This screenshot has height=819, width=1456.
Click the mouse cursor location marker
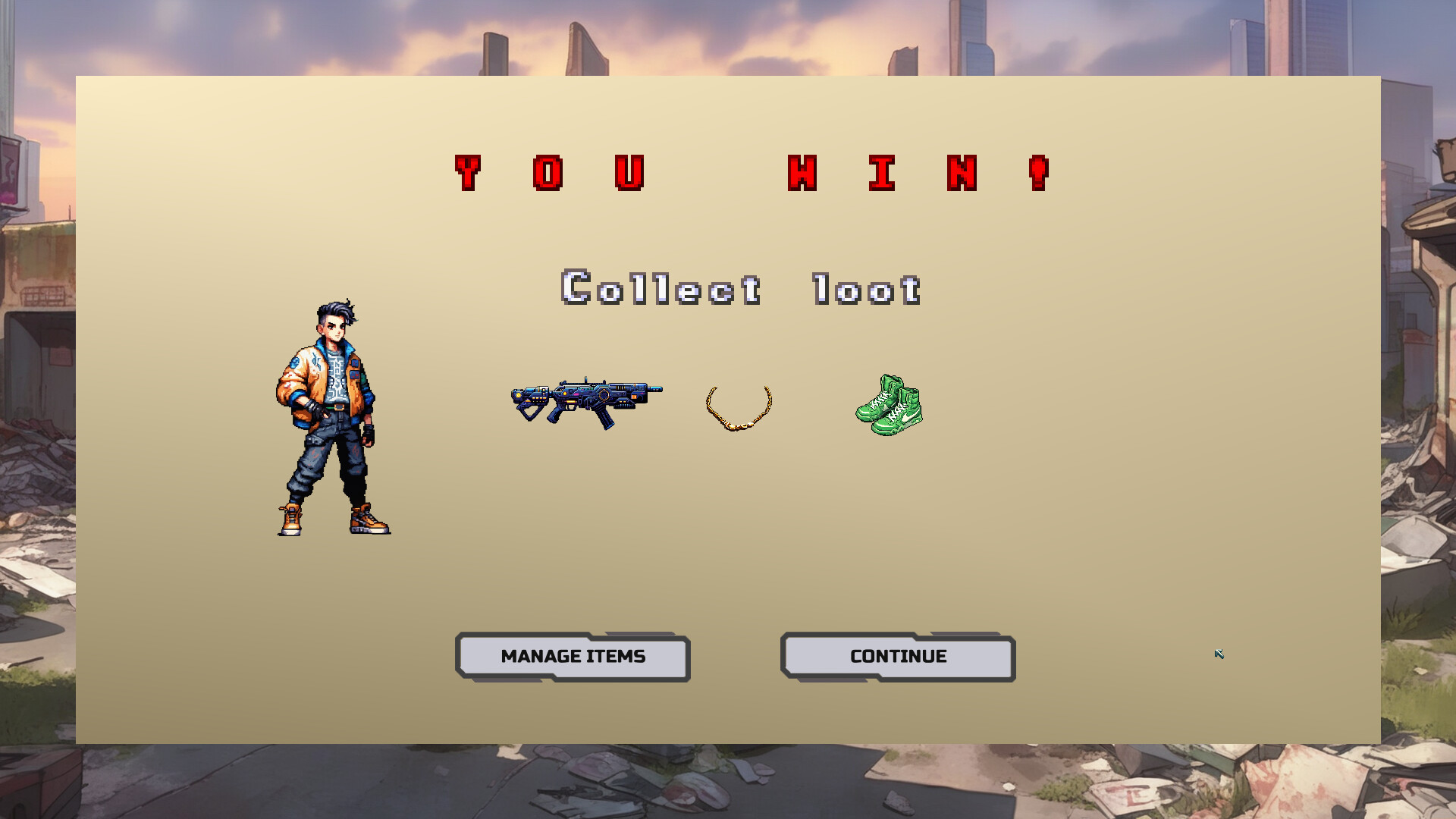[x=1219, y=654]
